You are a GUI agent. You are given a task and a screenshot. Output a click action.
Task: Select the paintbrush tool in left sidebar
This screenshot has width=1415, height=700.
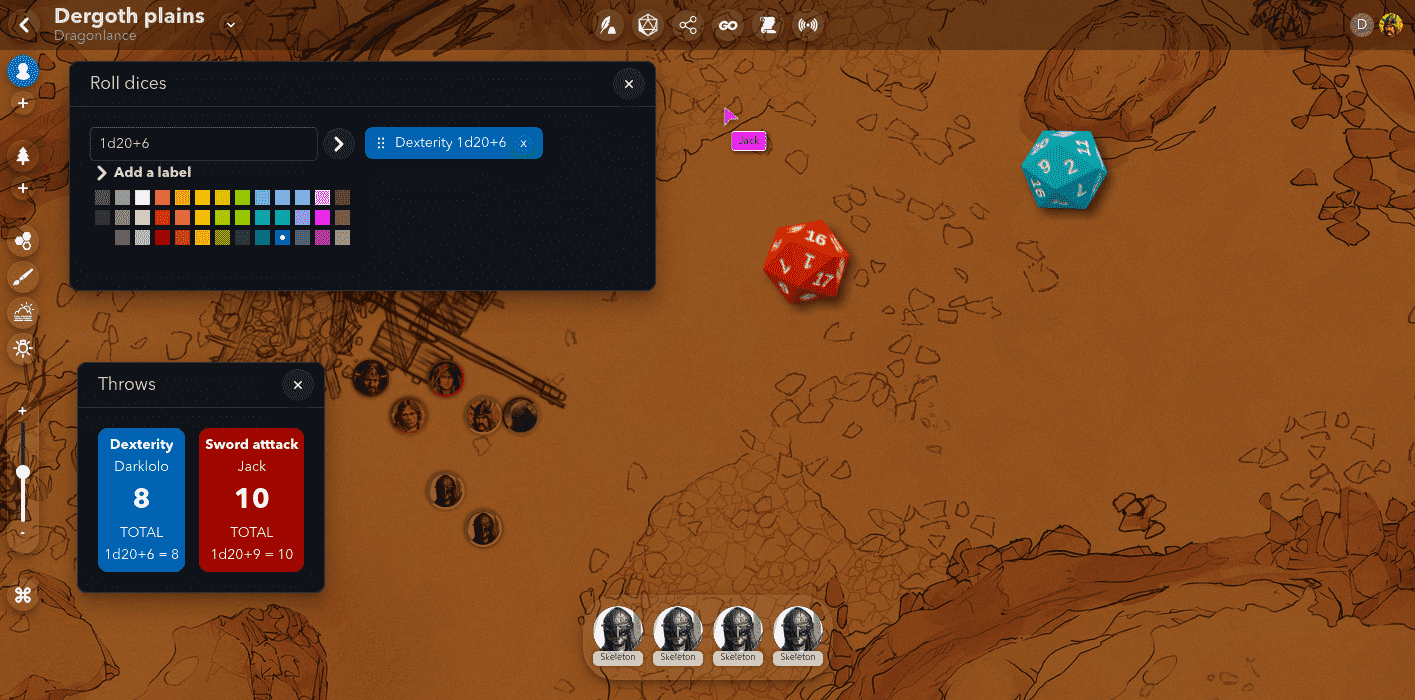[23, 277]
